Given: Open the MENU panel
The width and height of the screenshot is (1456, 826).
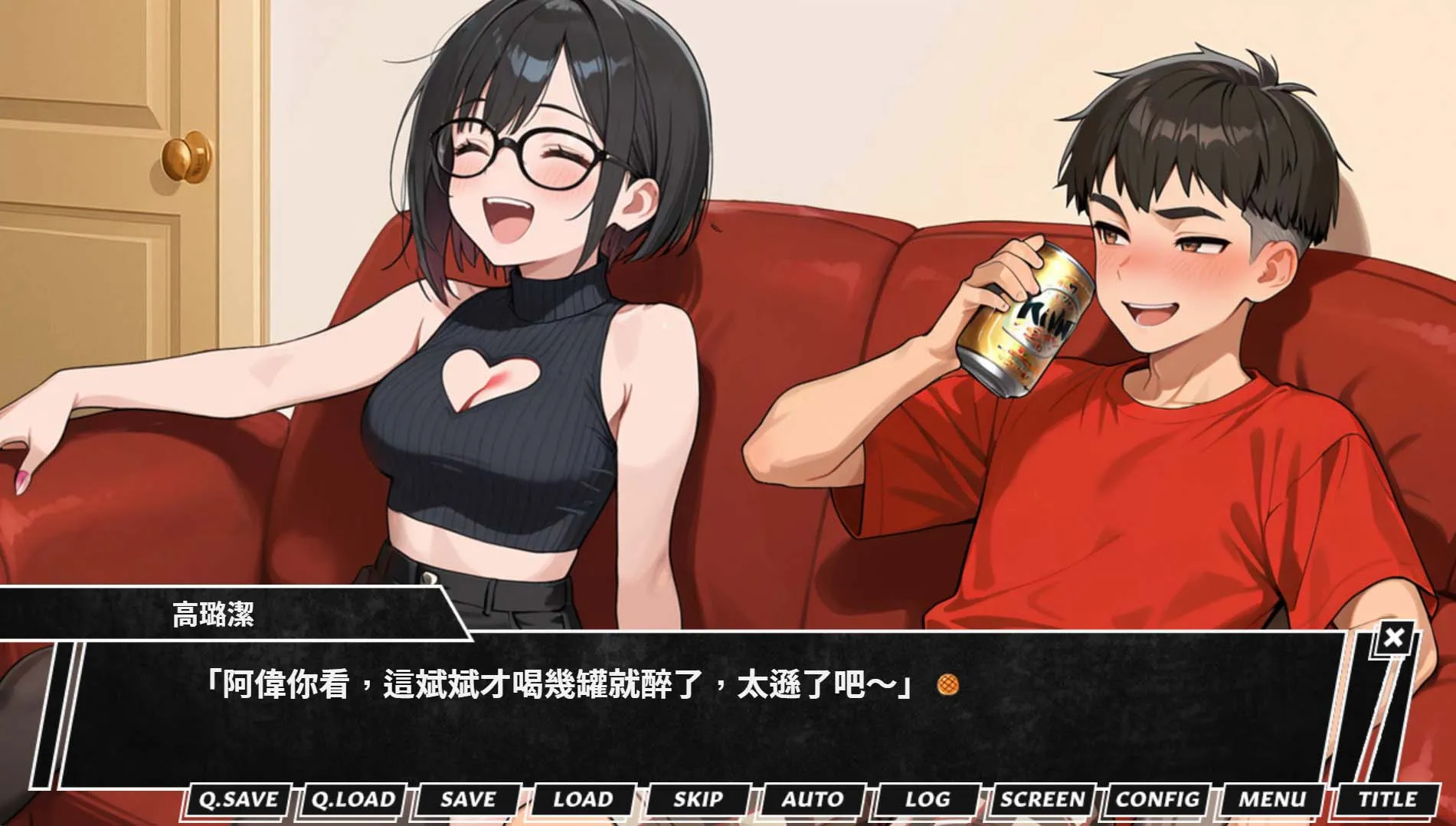Looking at the screenshot, I should pyautogui.click(x=1272, y=800).
